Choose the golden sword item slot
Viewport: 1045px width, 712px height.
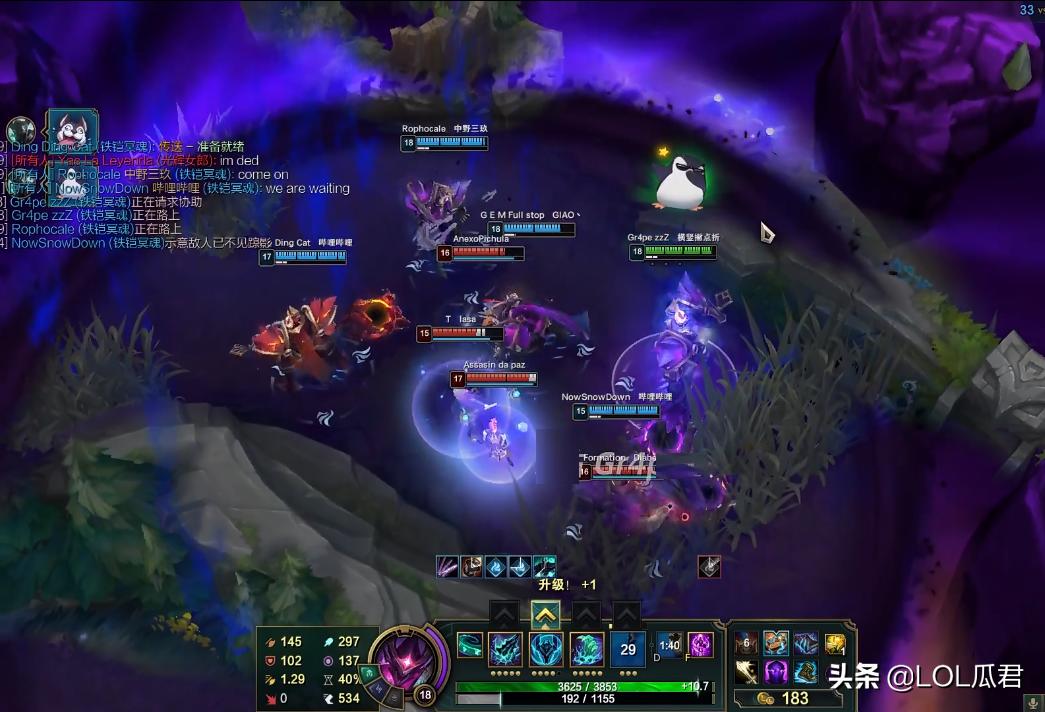(x=746, y=672)
